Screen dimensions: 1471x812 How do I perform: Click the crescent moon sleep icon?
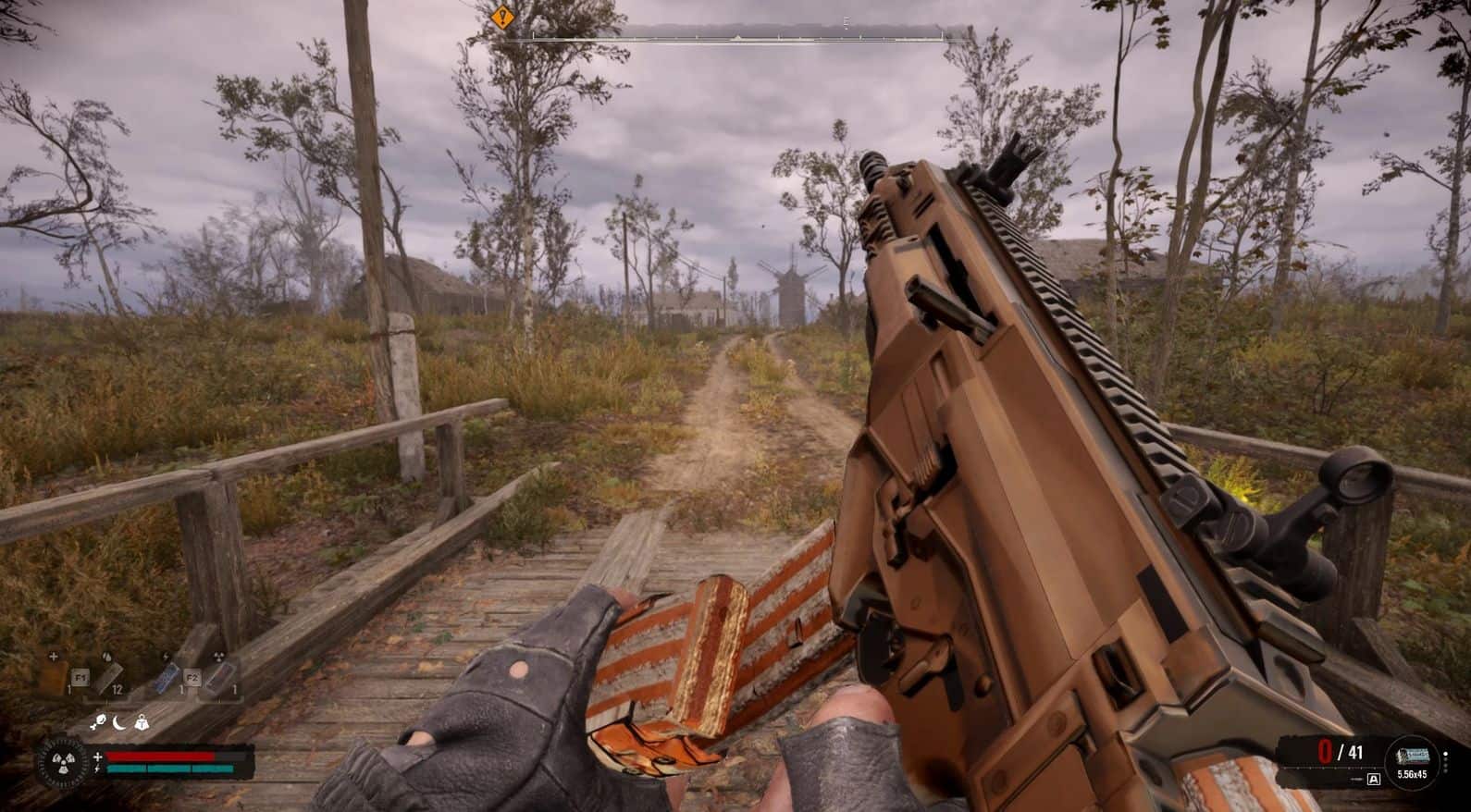tap(120, 723)
